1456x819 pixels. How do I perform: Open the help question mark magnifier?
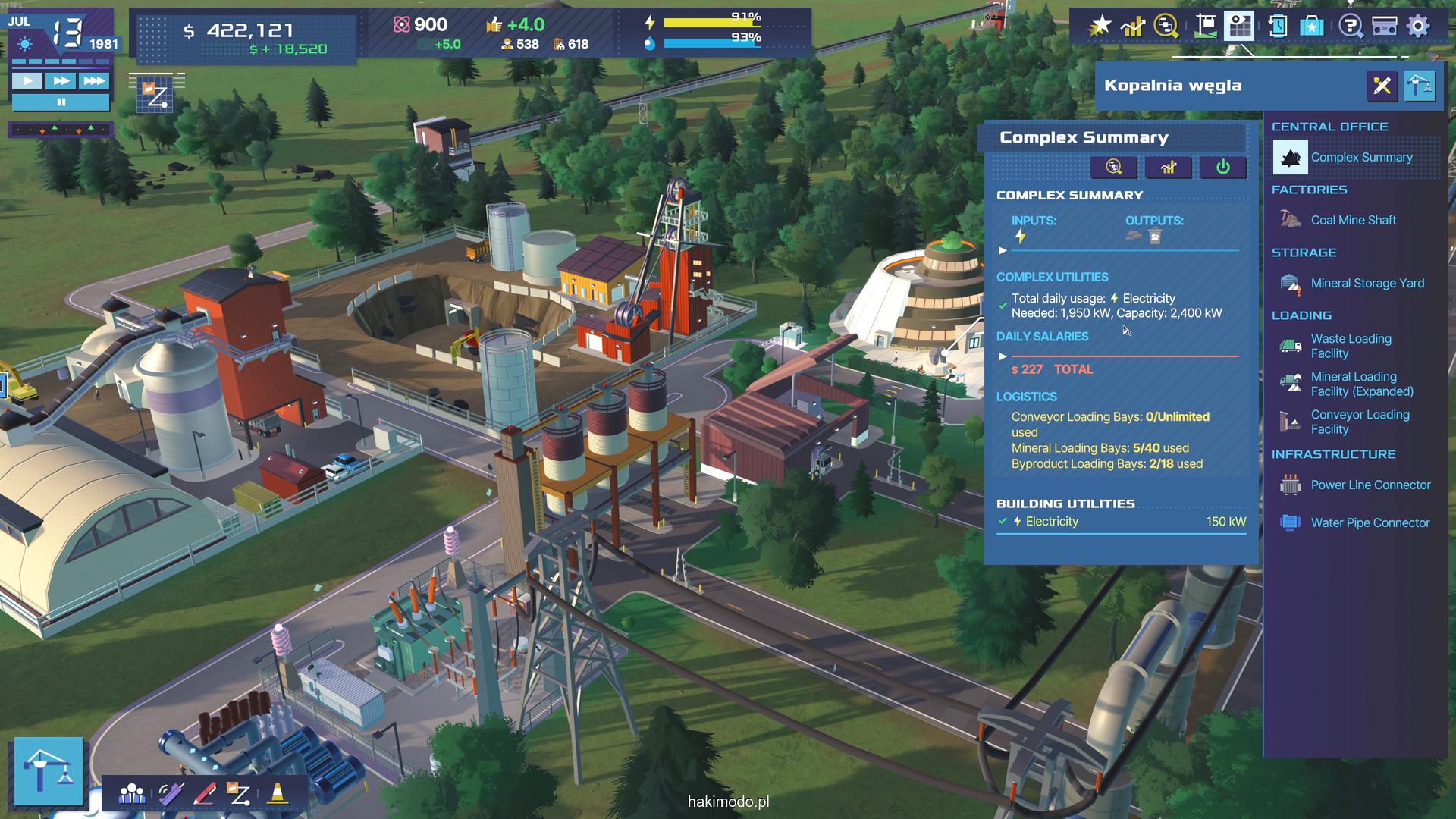click(1350, 27)
